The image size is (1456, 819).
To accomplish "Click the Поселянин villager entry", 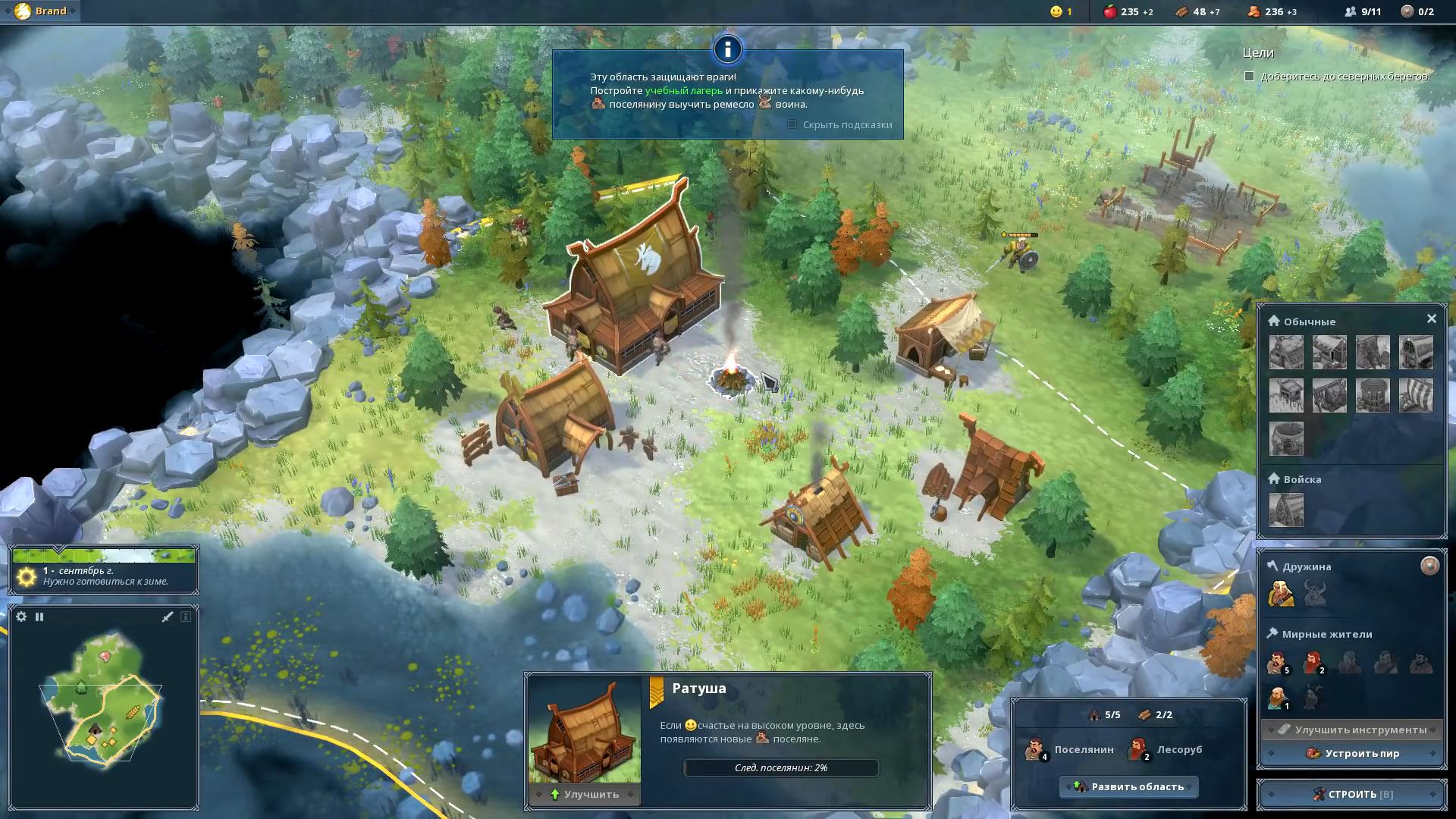I will pos(1068,749).
